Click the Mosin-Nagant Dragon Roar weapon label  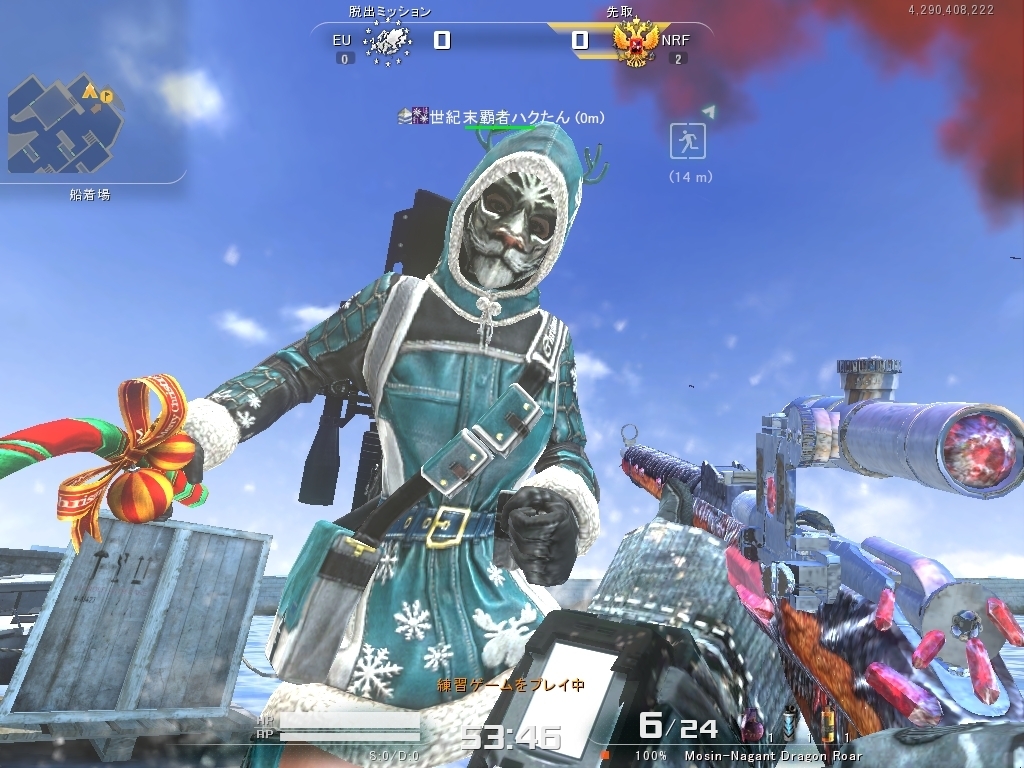click(x=772, y=756)
